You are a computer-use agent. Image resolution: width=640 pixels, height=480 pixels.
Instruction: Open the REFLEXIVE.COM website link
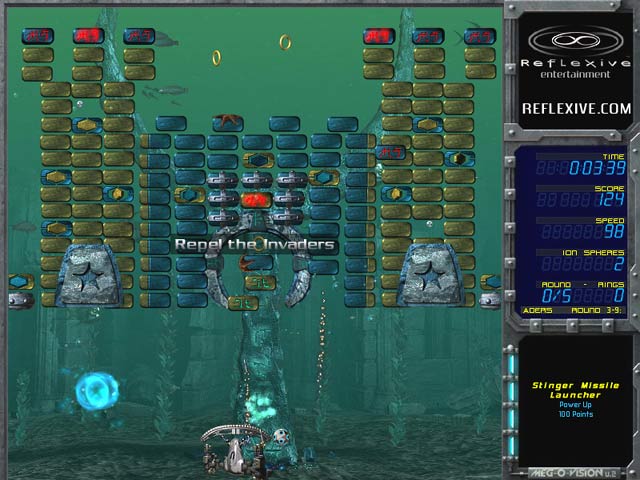[576, 108]
